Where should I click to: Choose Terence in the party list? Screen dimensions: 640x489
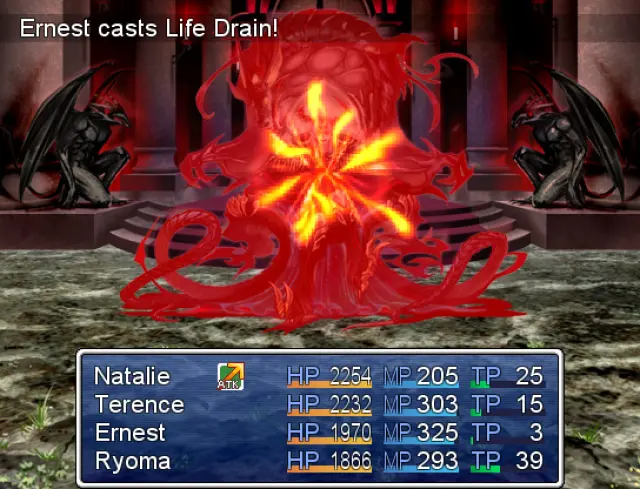coord(139,405)
